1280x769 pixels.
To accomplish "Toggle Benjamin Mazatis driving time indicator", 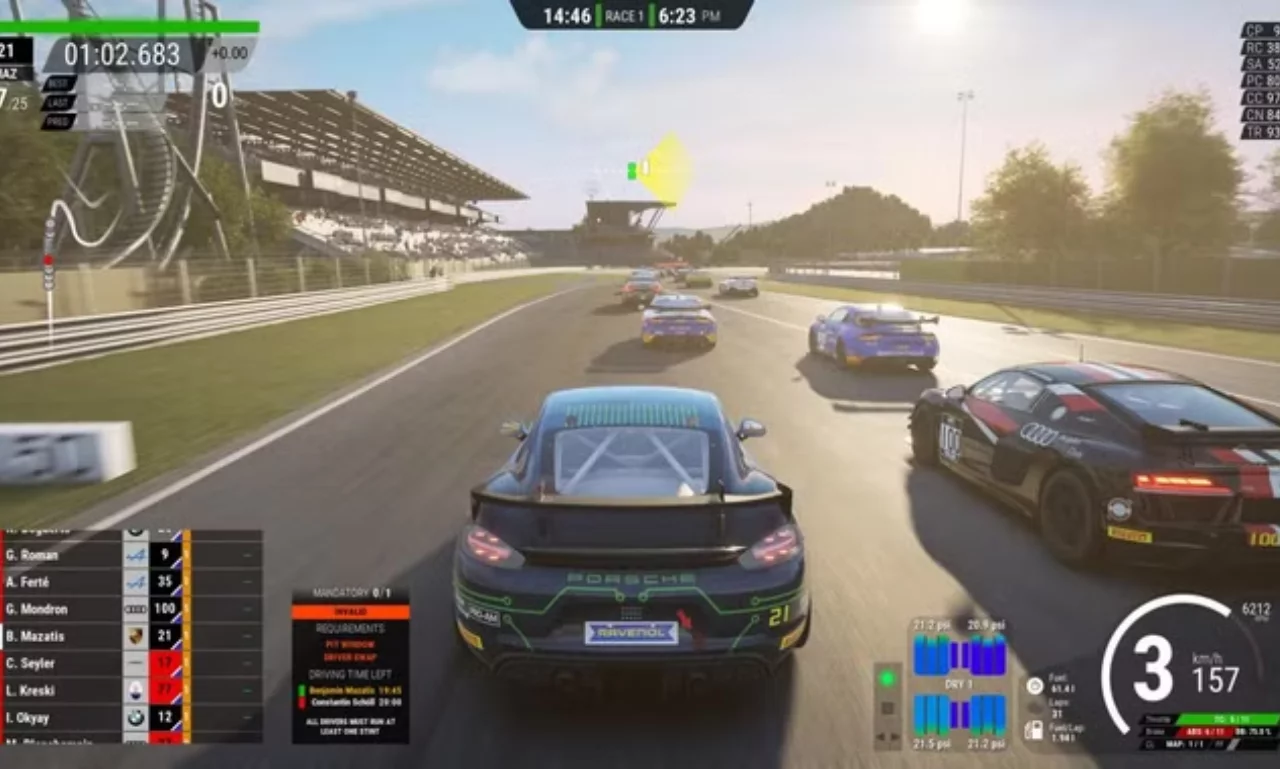I will pyautogui.click(x=303, y=690).
